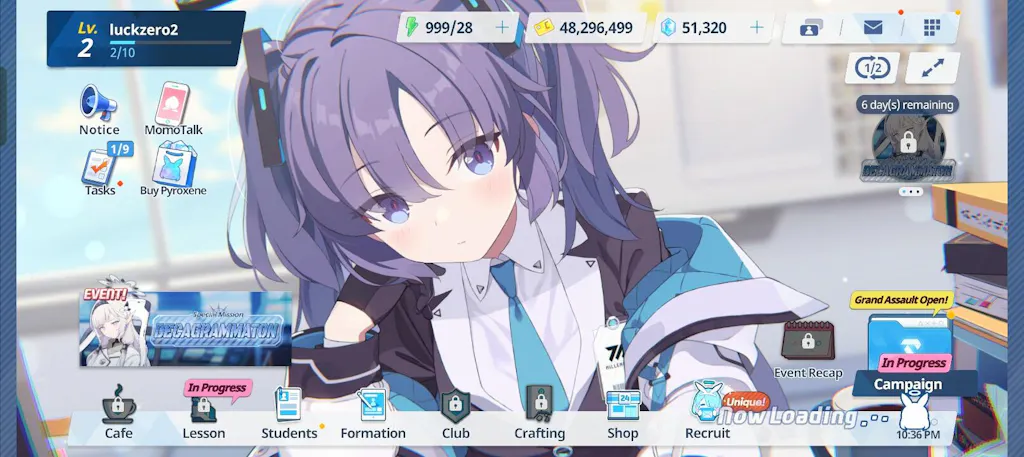Go to the Formation screen
Image resolution: width=1024 pixels, height=457 pixels.
coord(373,414)
